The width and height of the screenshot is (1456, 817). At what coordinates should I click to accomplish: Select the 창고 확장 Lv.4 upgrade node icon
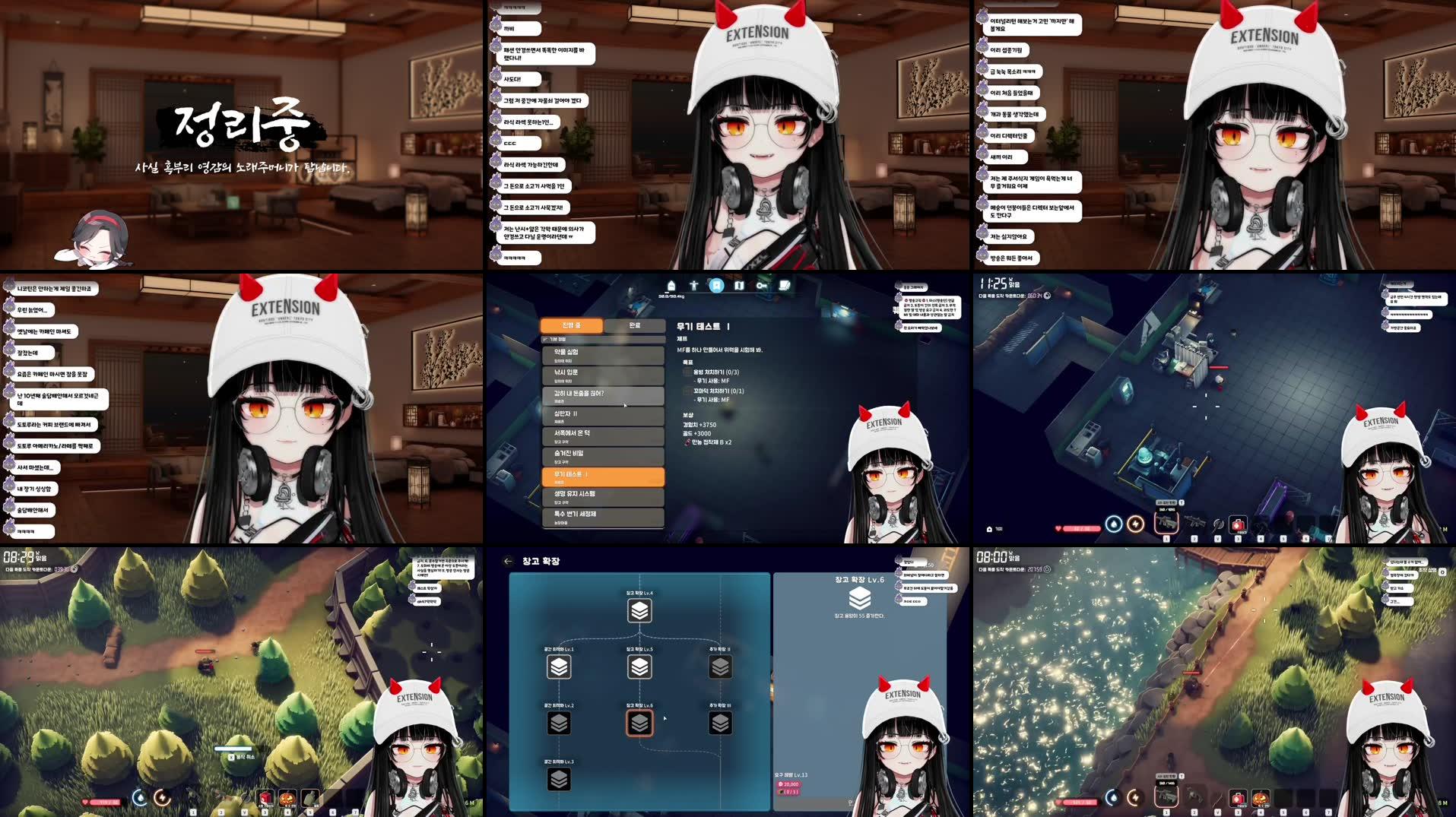640,611
